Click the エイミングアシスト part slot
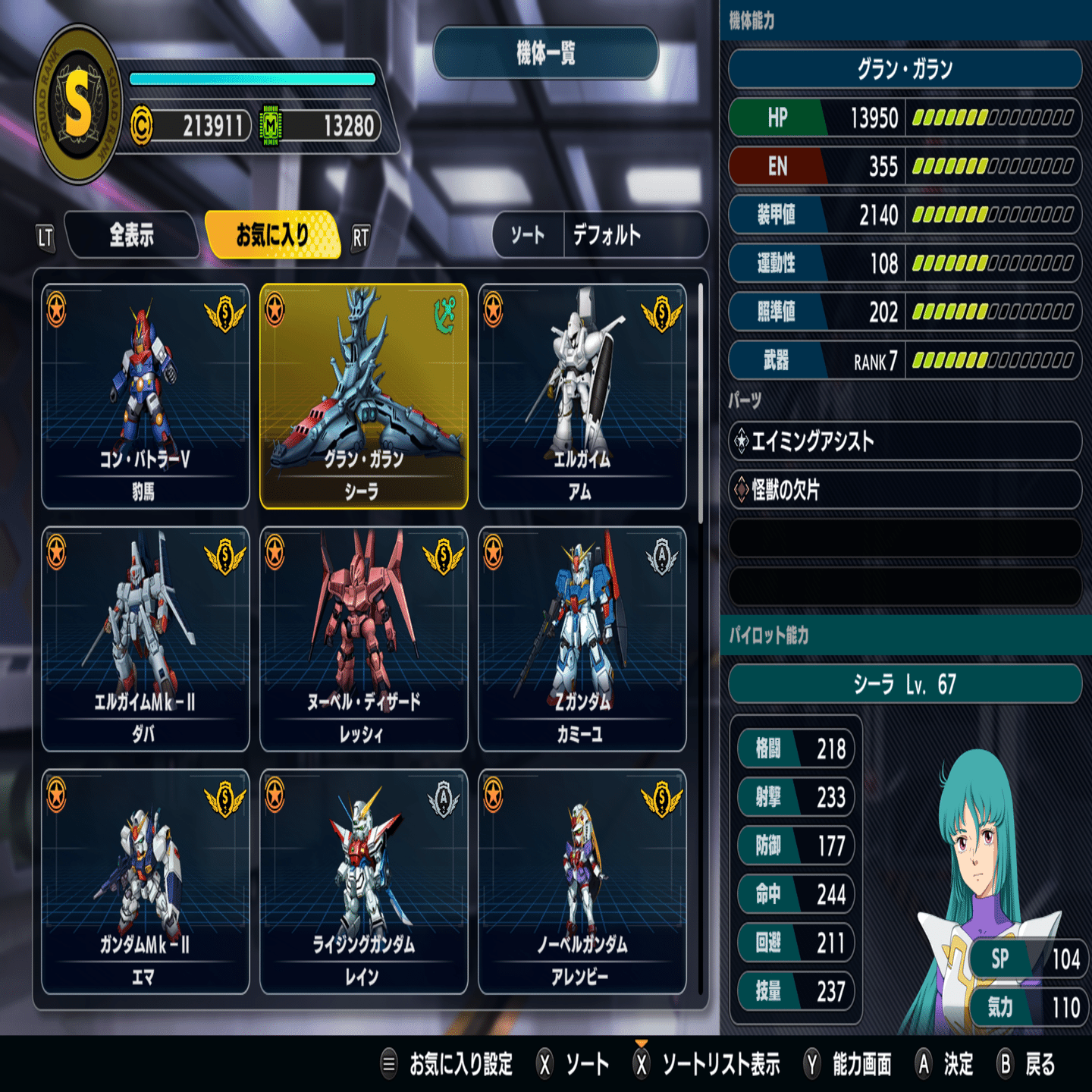 (x=905, y=441)
